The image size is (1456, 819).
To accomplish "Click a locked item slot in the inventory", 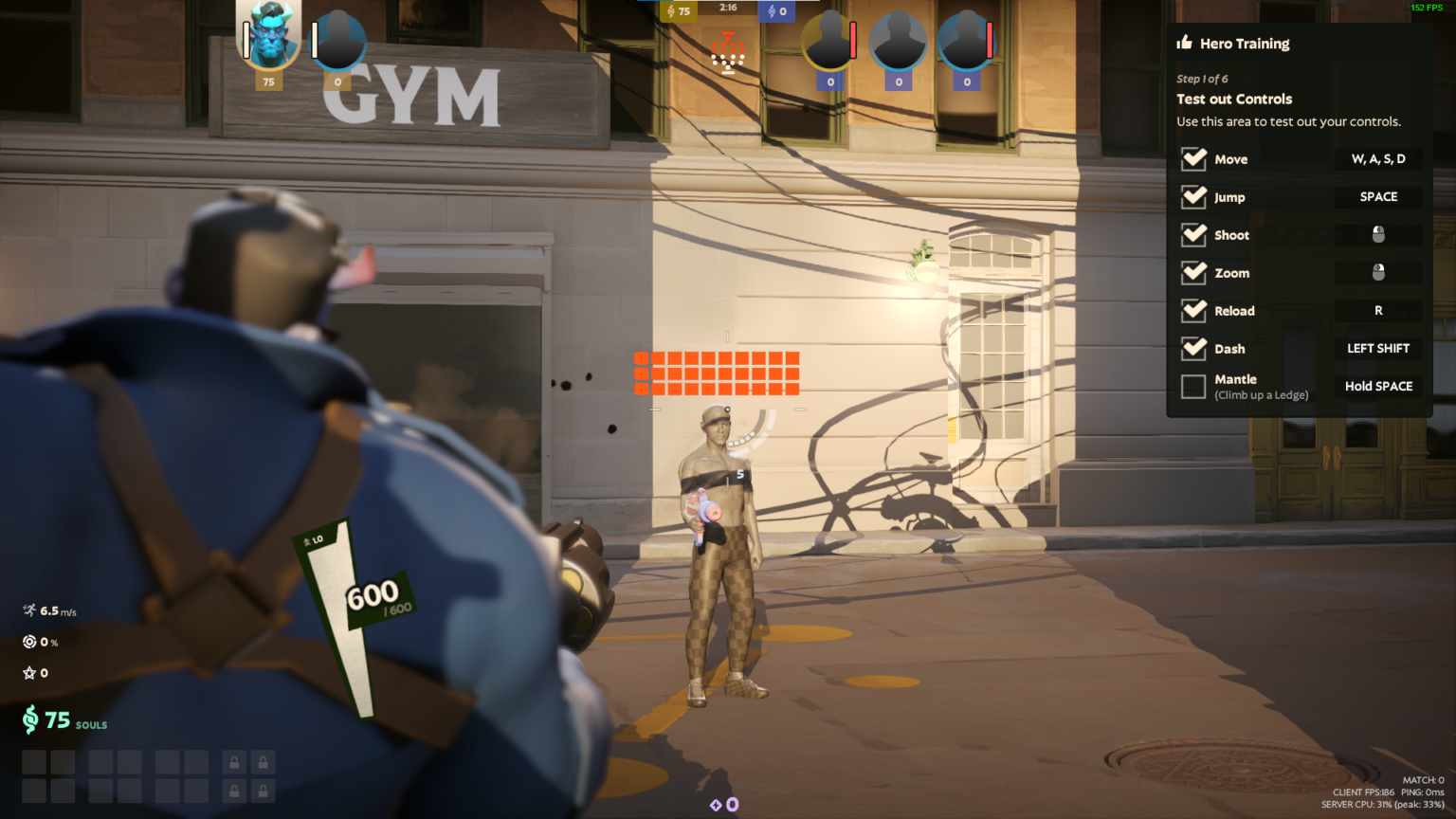I will [233, 761].
